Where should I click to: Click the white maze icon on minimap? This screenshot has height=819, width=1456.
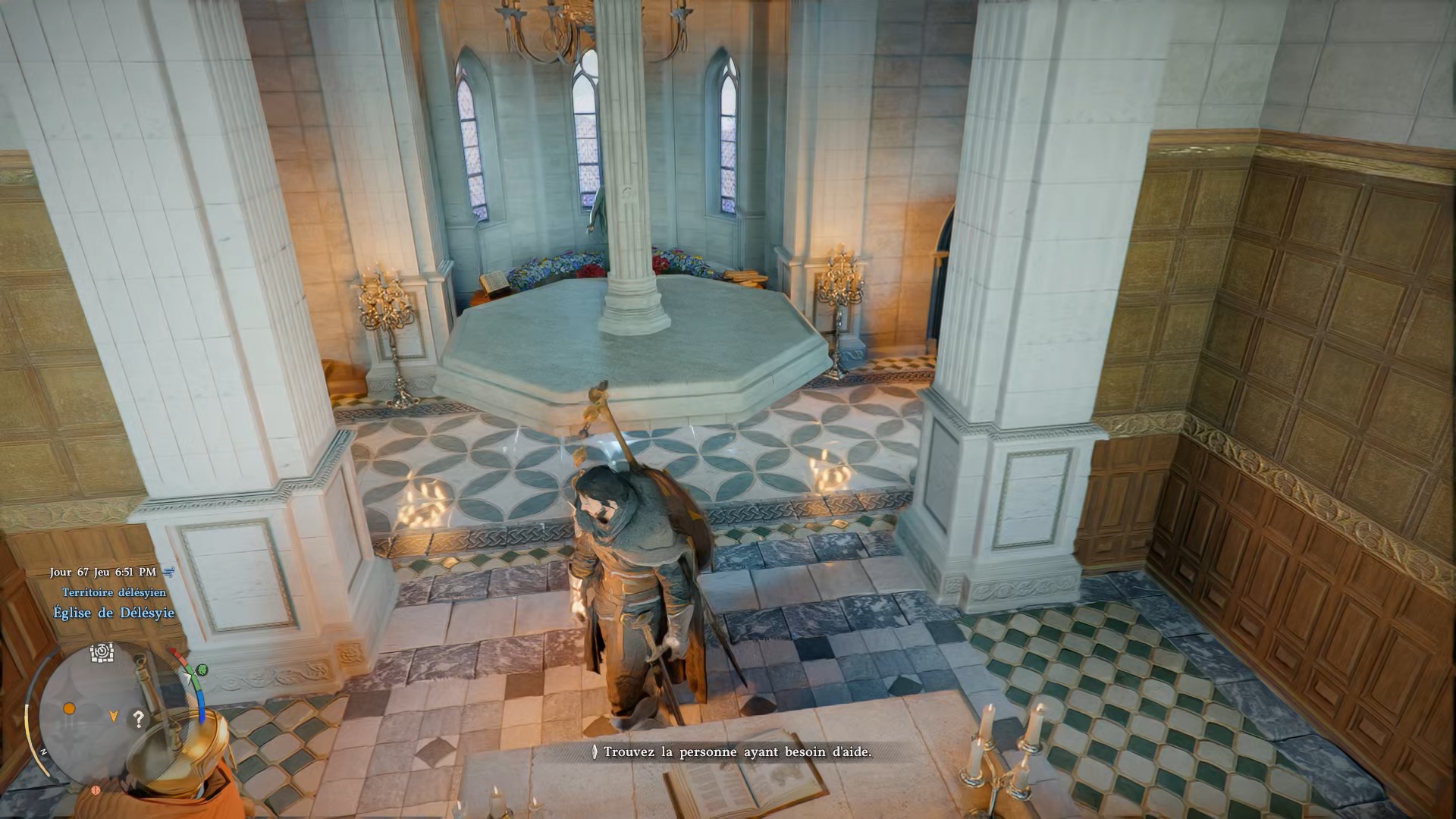click(x=102, y=652)
